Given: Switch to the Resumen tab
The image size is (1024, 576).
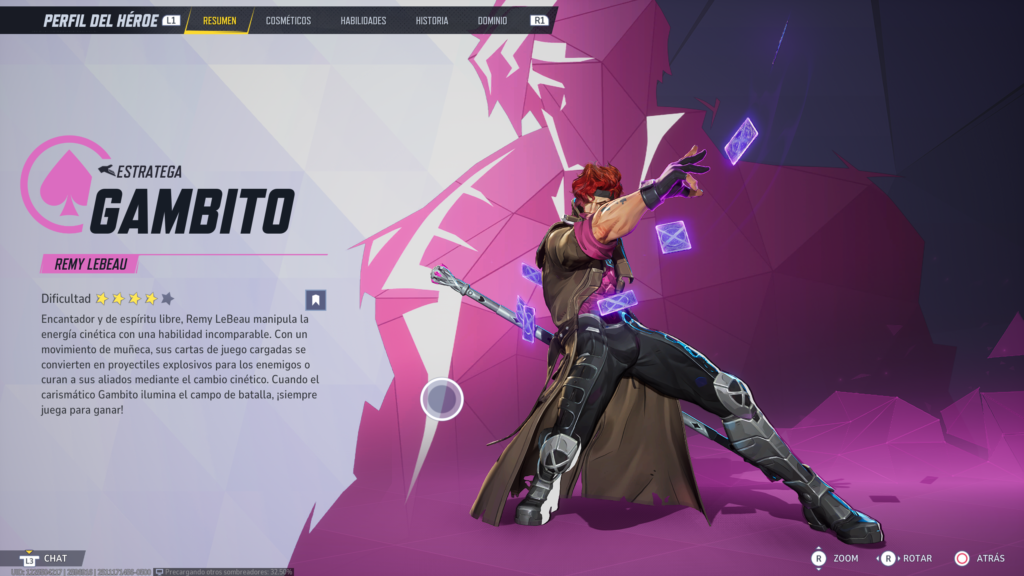Looking at the screenshot, I should coord(219,20).
